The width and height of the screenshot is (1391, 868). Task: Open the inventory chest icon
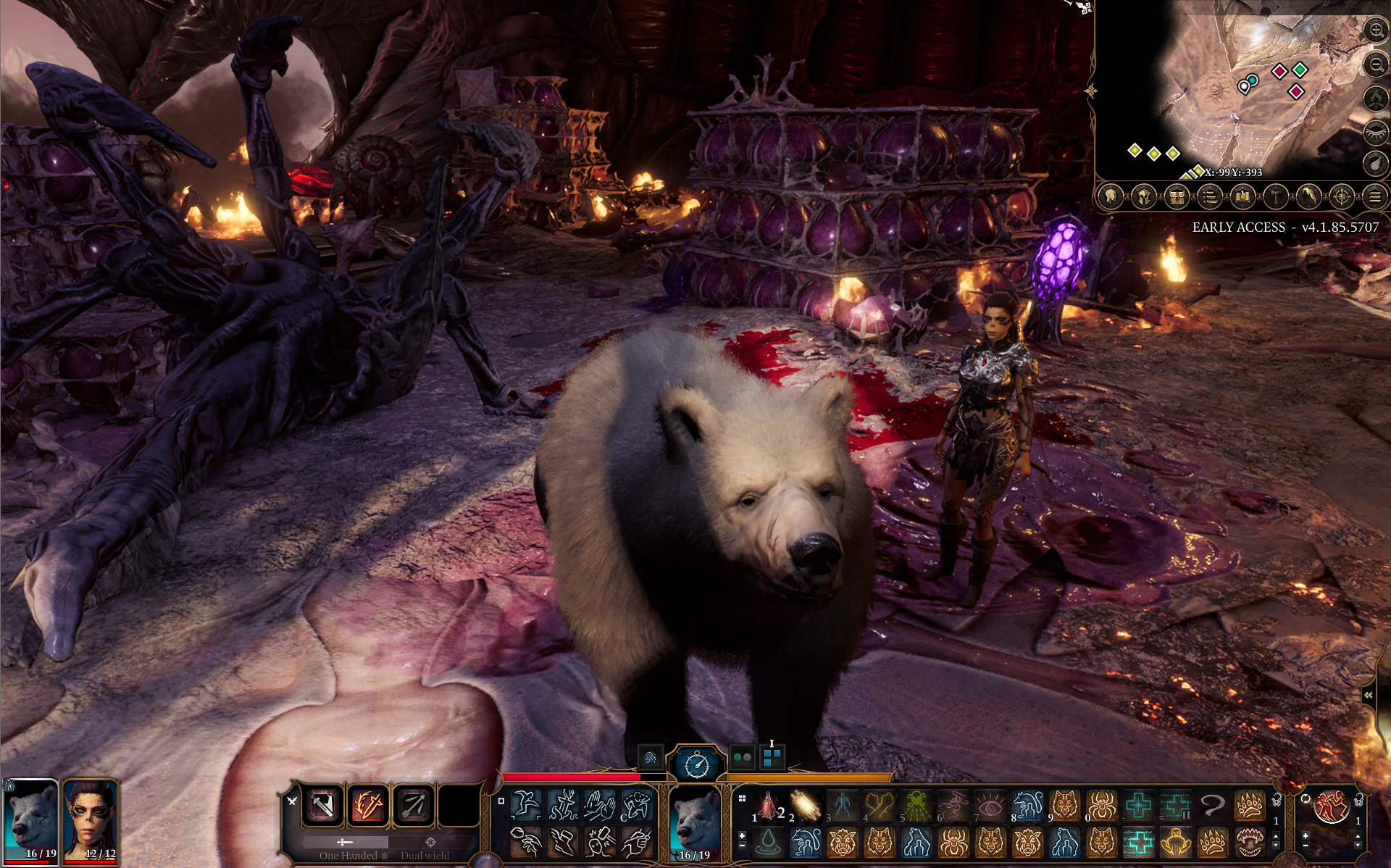click(1177, 196)
